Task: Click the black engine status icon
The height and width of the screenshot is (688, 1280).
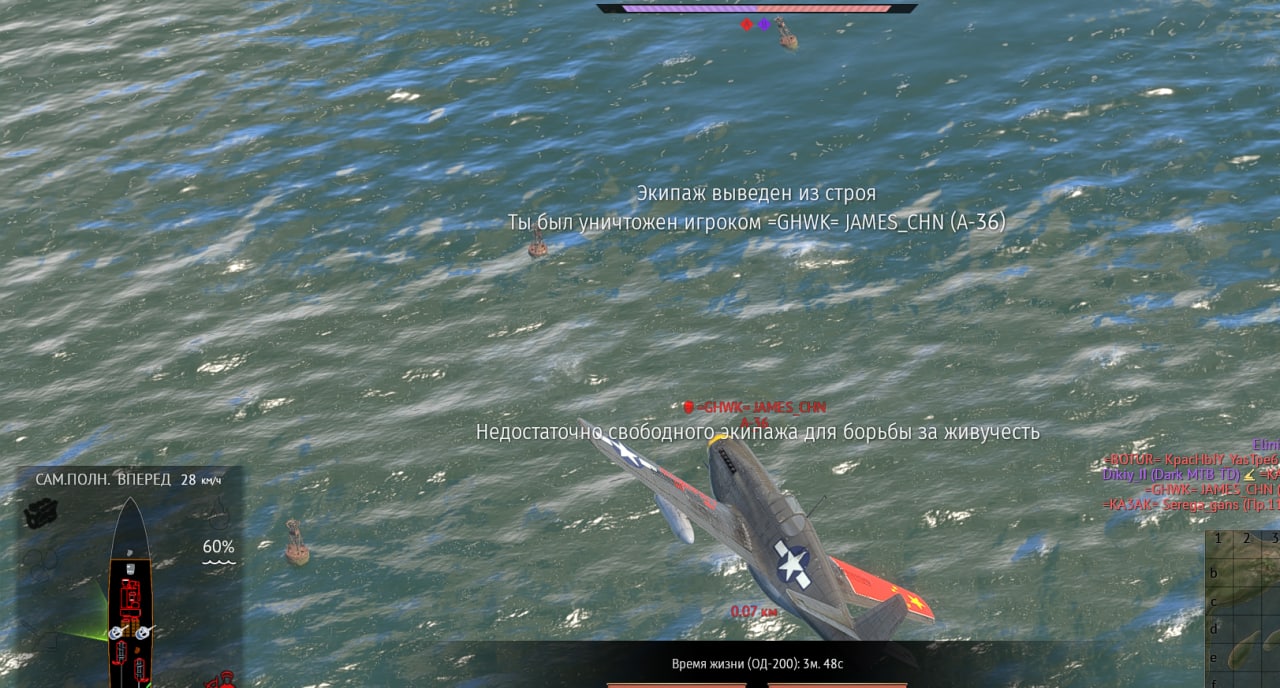Action: 41,514
